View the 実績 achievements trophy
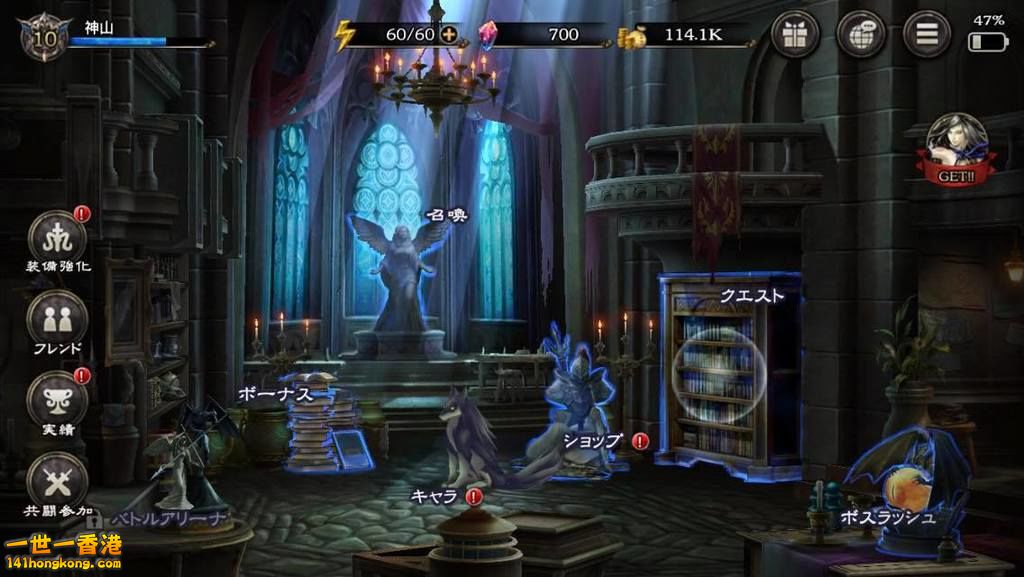 tap(56, 399)
